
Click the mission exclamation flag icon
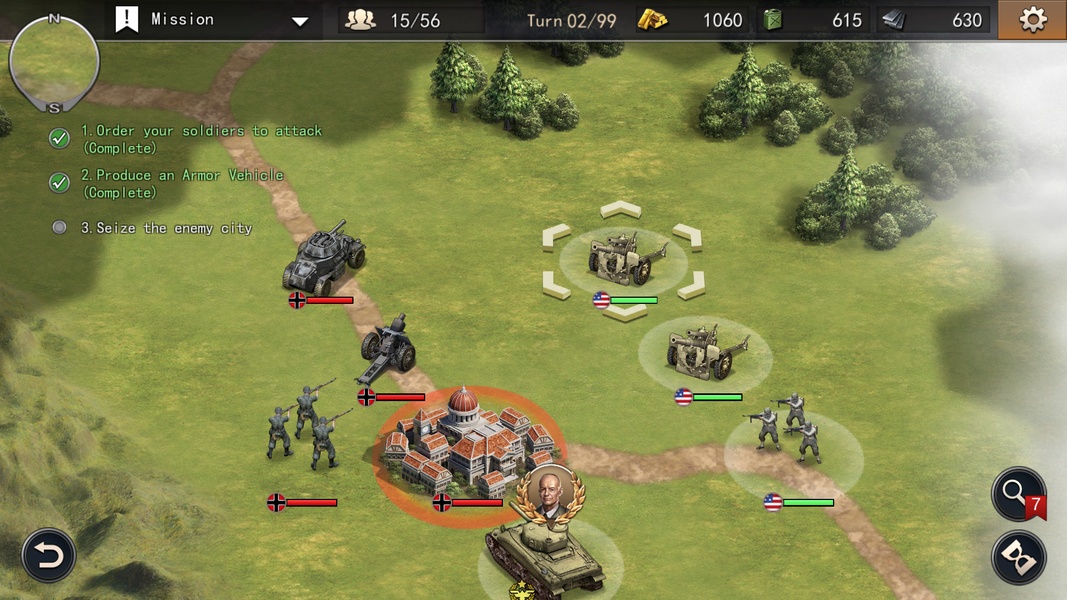127,20
